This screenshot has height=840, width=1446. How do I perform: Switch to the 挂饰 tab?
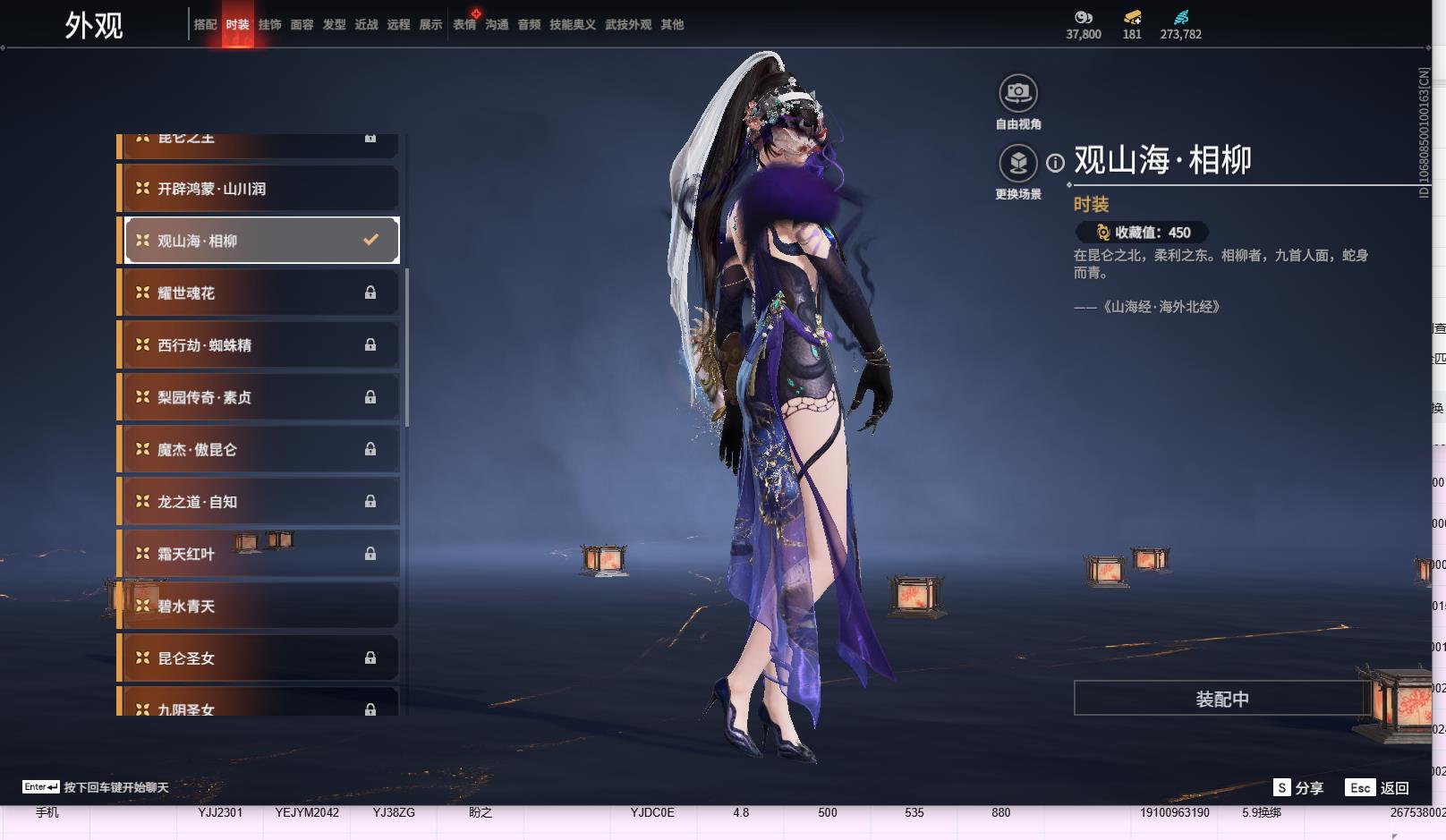coord(269,25)
